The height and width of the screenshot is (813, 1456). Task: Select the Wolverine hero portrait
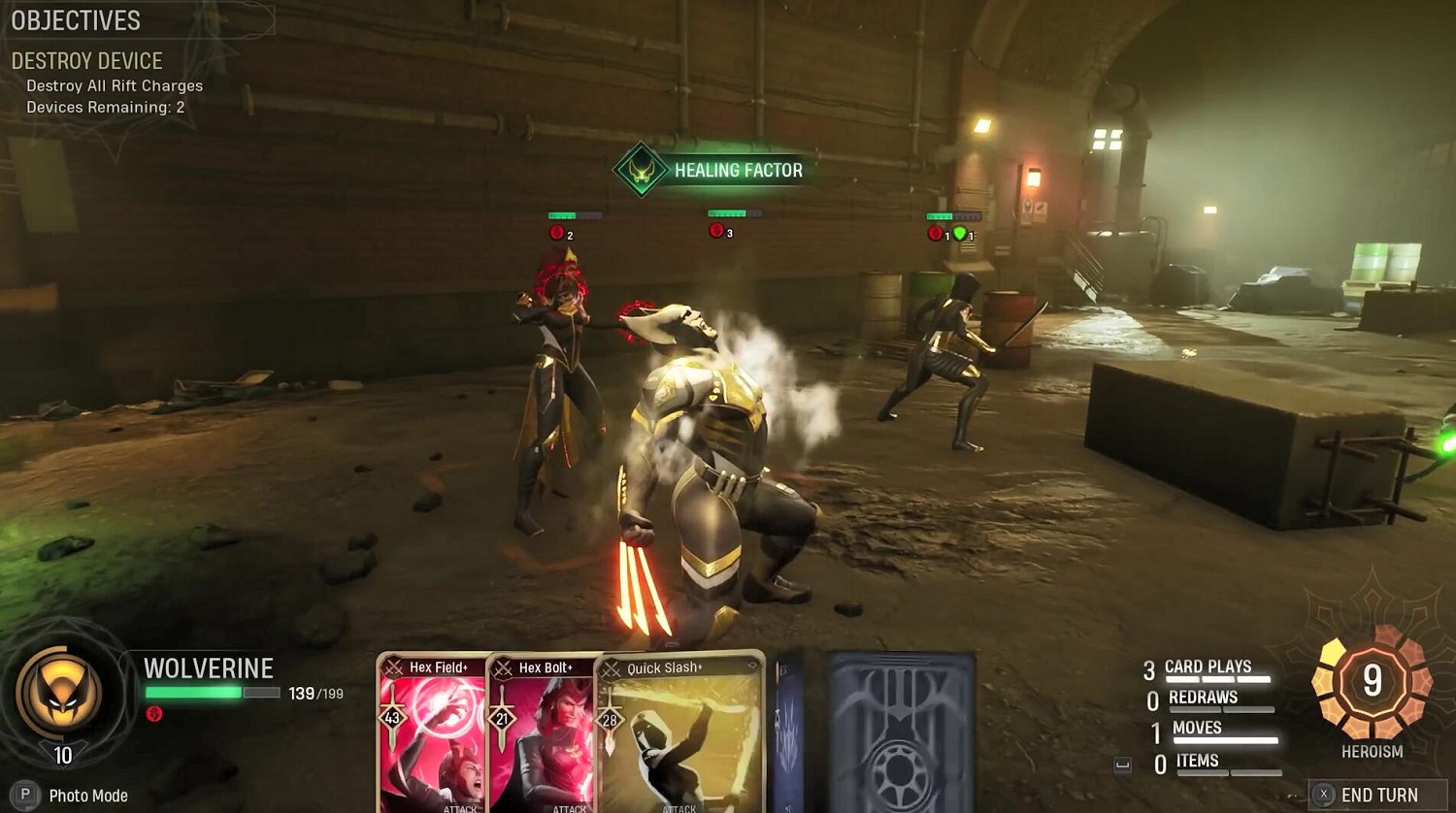point(60,691)
